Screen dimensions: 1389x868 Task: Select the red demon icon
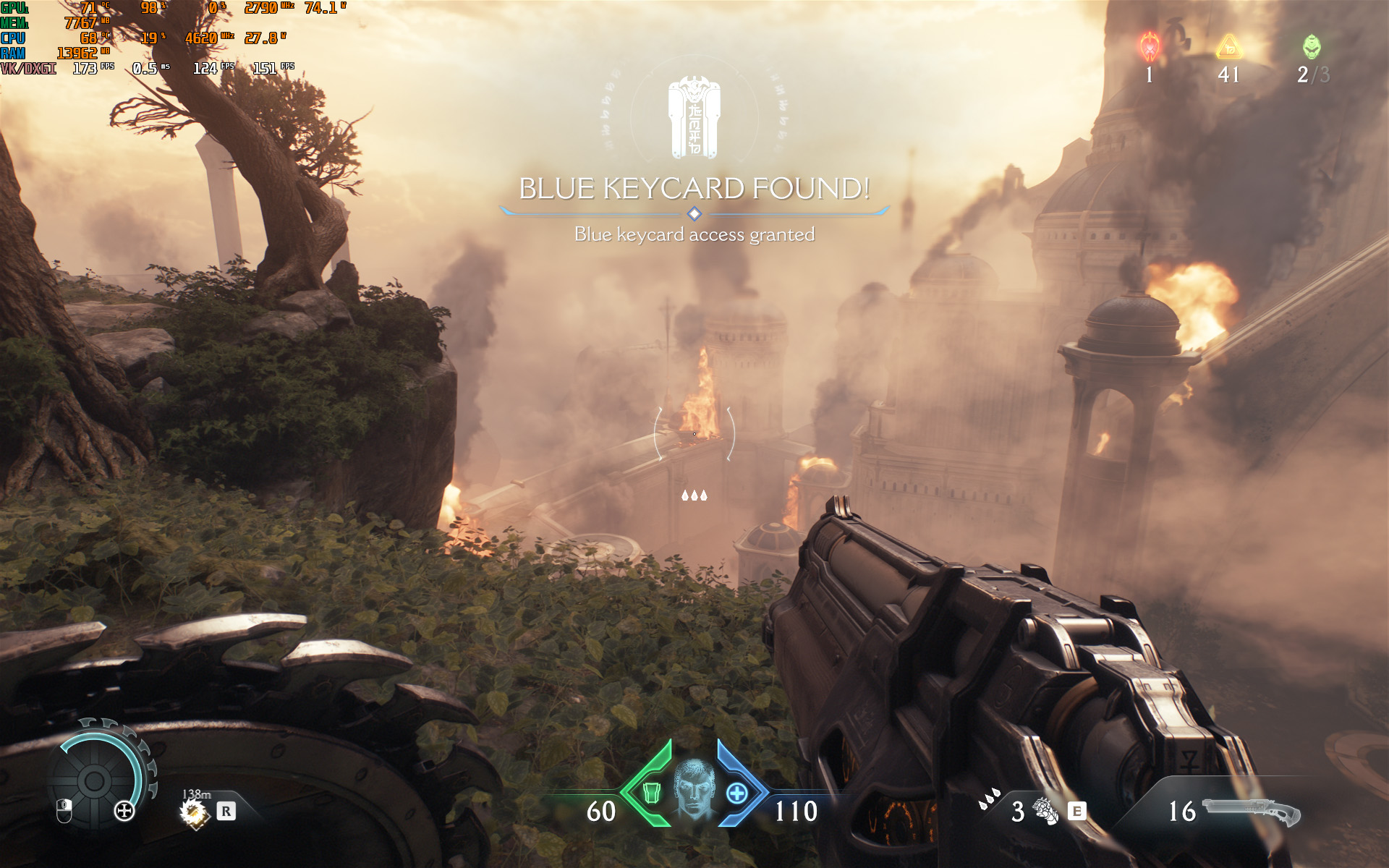click(1150, 47)
